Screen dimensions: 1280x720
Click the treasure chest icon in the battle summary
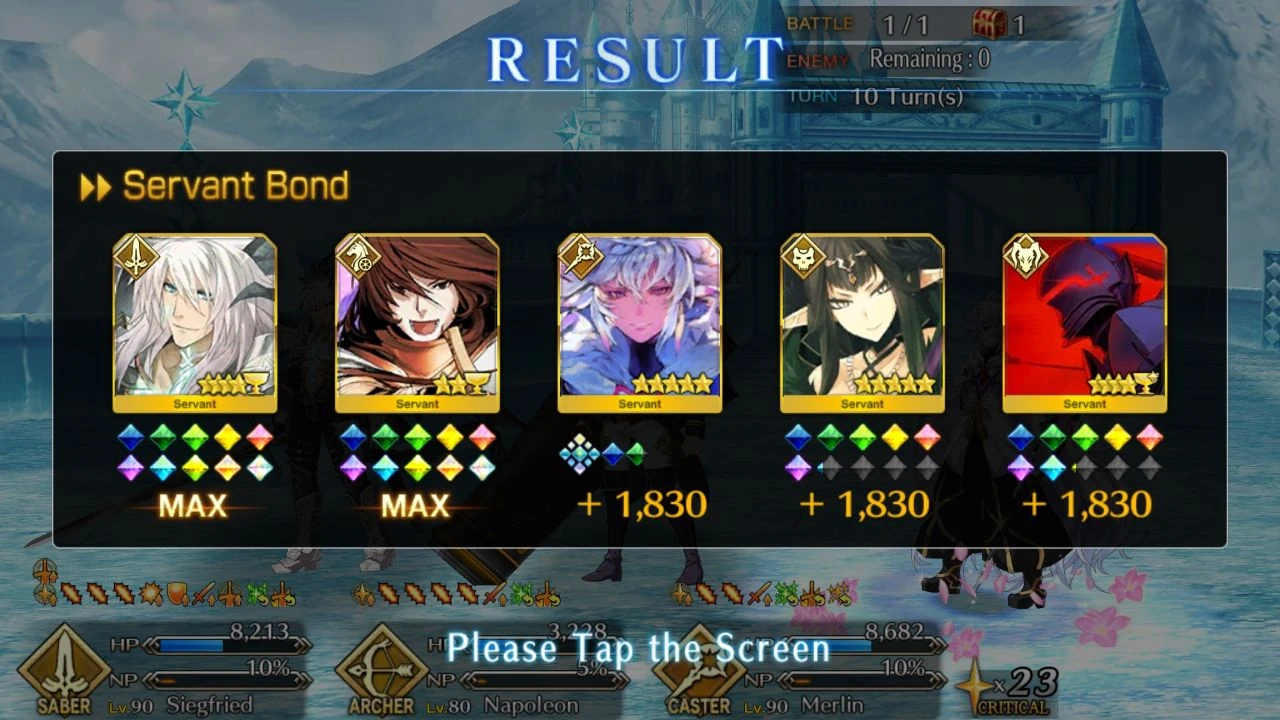click(x=990, y=22)
